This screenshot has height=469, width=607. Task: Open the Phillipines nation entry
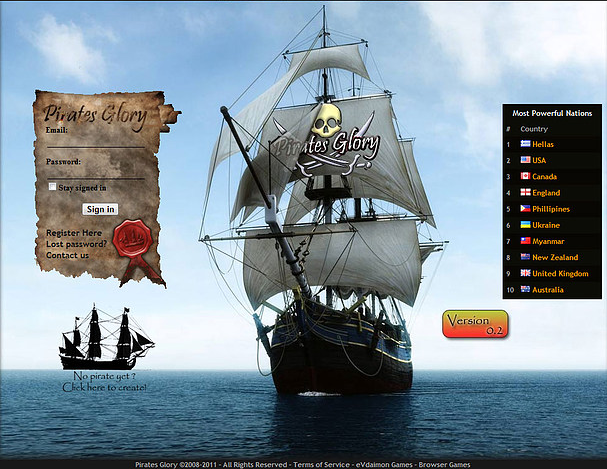point(551,209)
